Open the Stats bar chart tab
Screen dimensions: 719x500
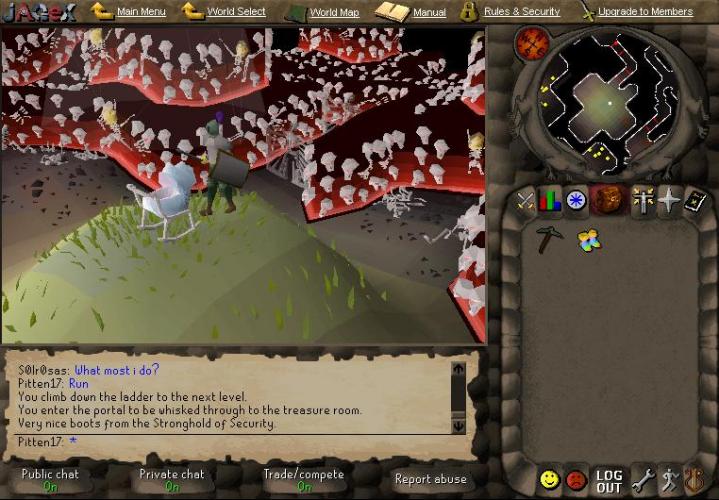(x=551, y=201)
